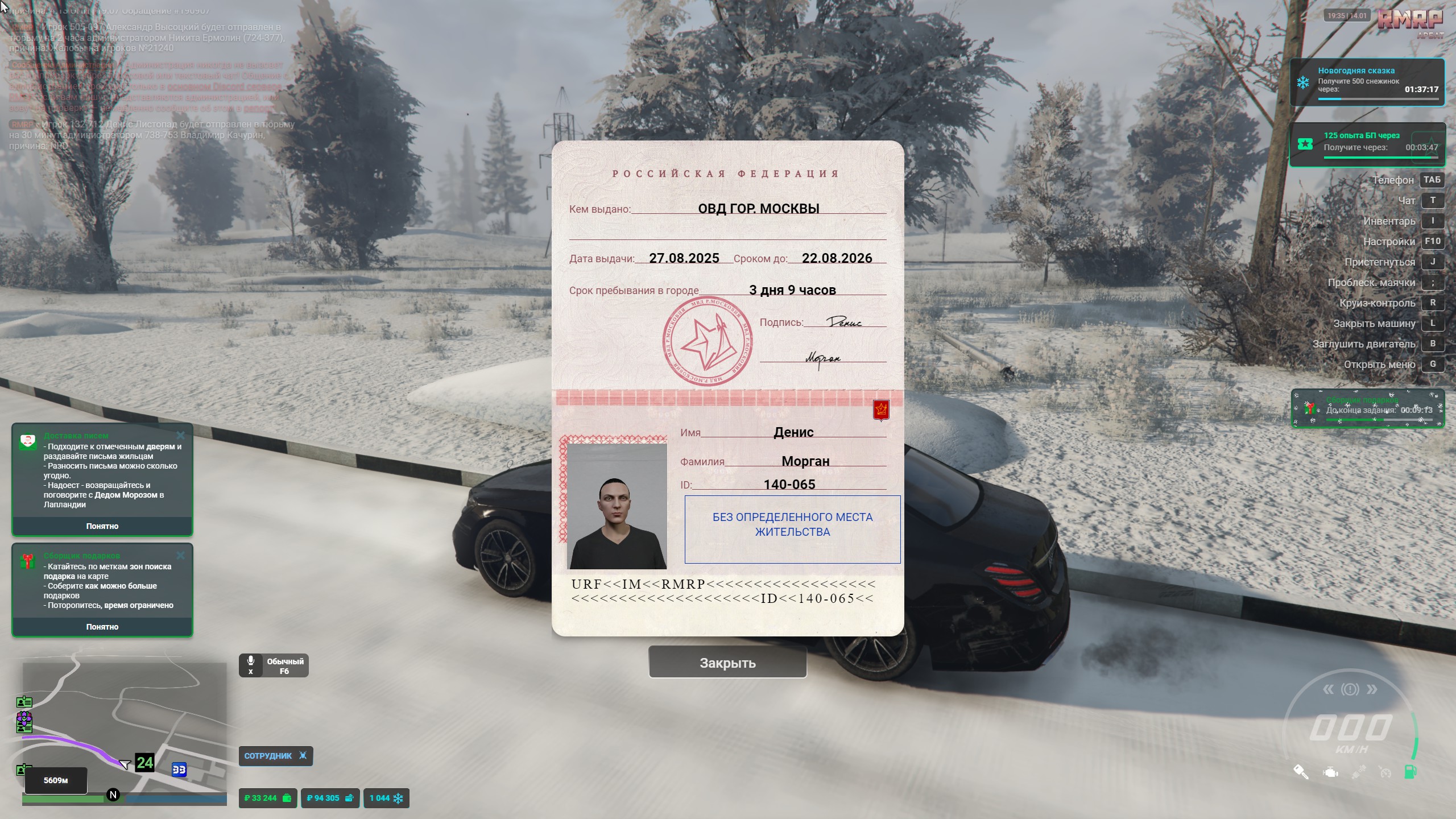Confirm Понятно on the left Сборщик подарков quest
The image size is (1456, 819).
pos(102,627)
